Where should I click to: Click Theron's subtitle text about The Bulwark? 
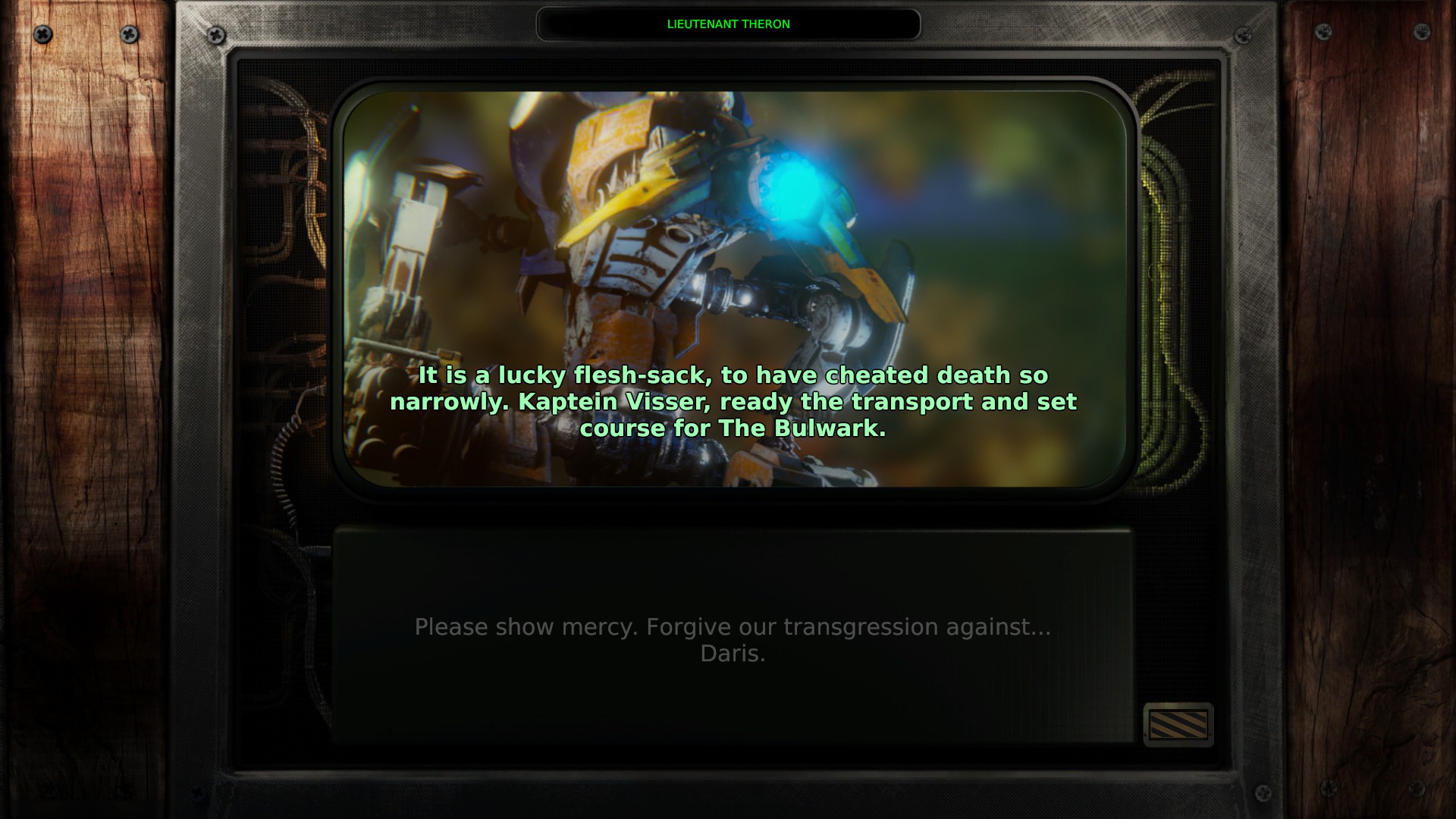[733, 402]
